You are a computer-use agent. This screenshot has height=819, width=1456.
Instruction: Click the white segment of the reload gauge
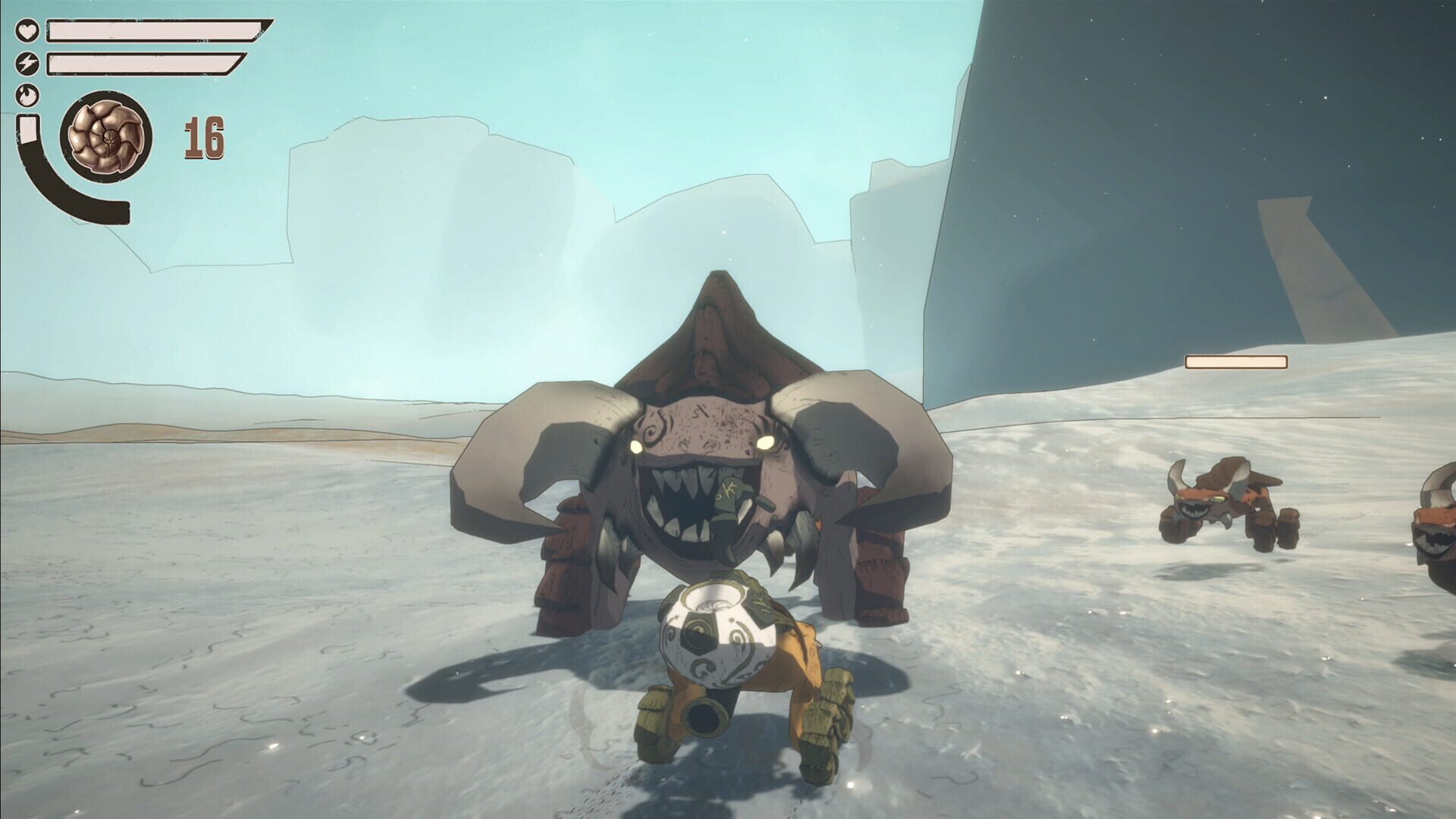pyautogui.click(x=29, y=129)
